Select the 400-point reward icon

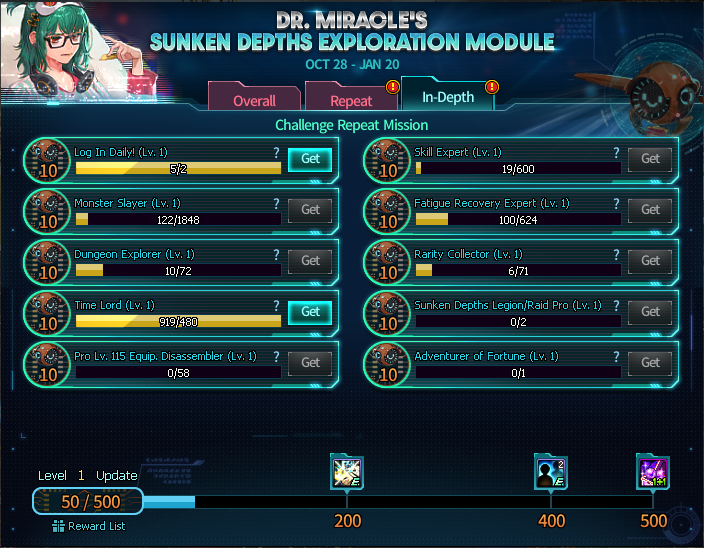click(x=551, y=472)
